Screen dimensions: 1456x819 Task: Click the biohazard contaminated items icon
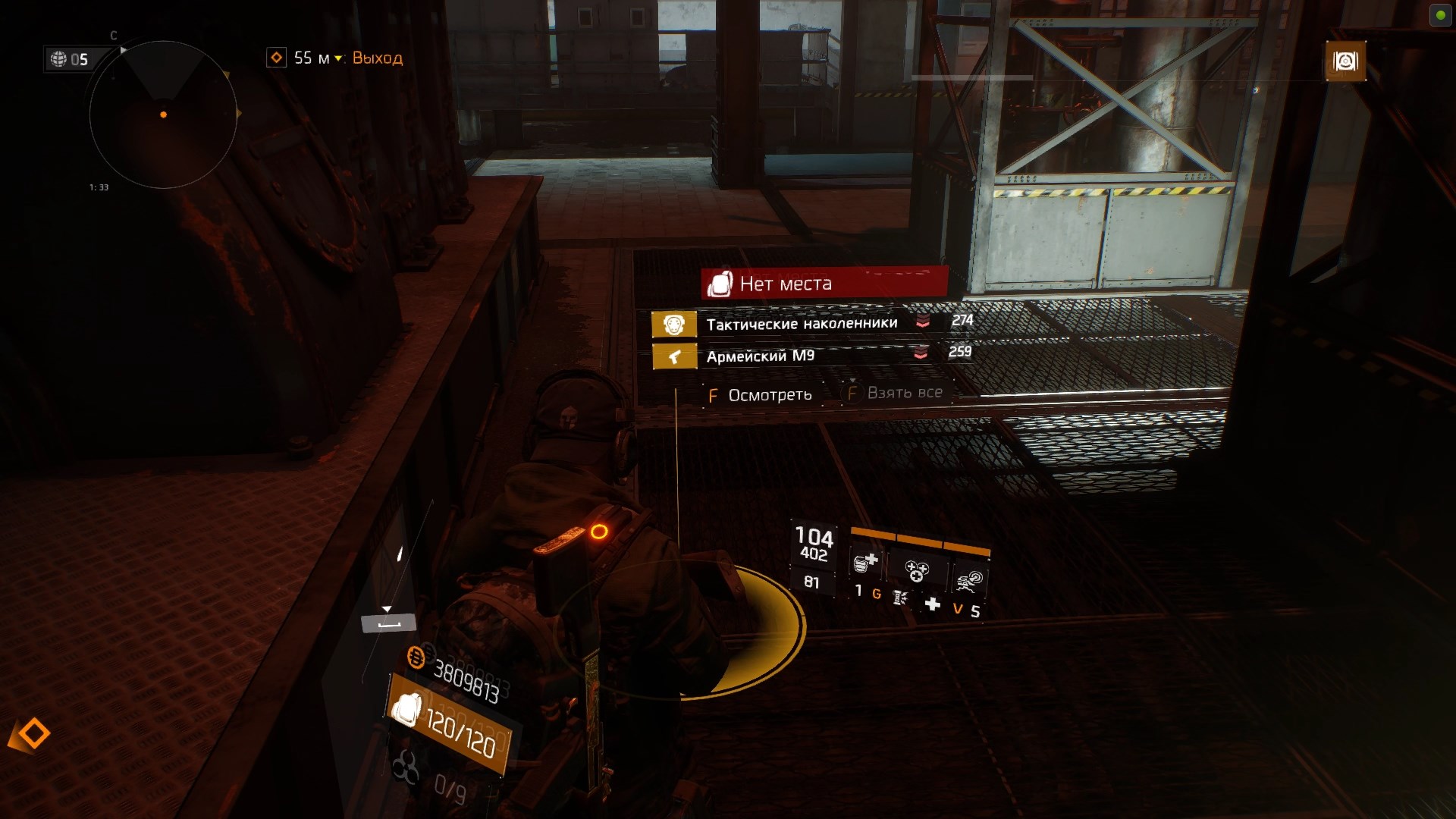(406, 768)
